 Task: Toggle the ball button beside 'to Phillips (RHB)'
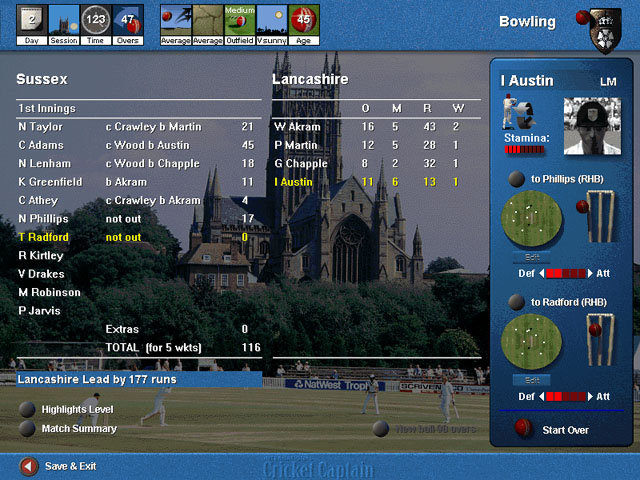pos(516,179)
